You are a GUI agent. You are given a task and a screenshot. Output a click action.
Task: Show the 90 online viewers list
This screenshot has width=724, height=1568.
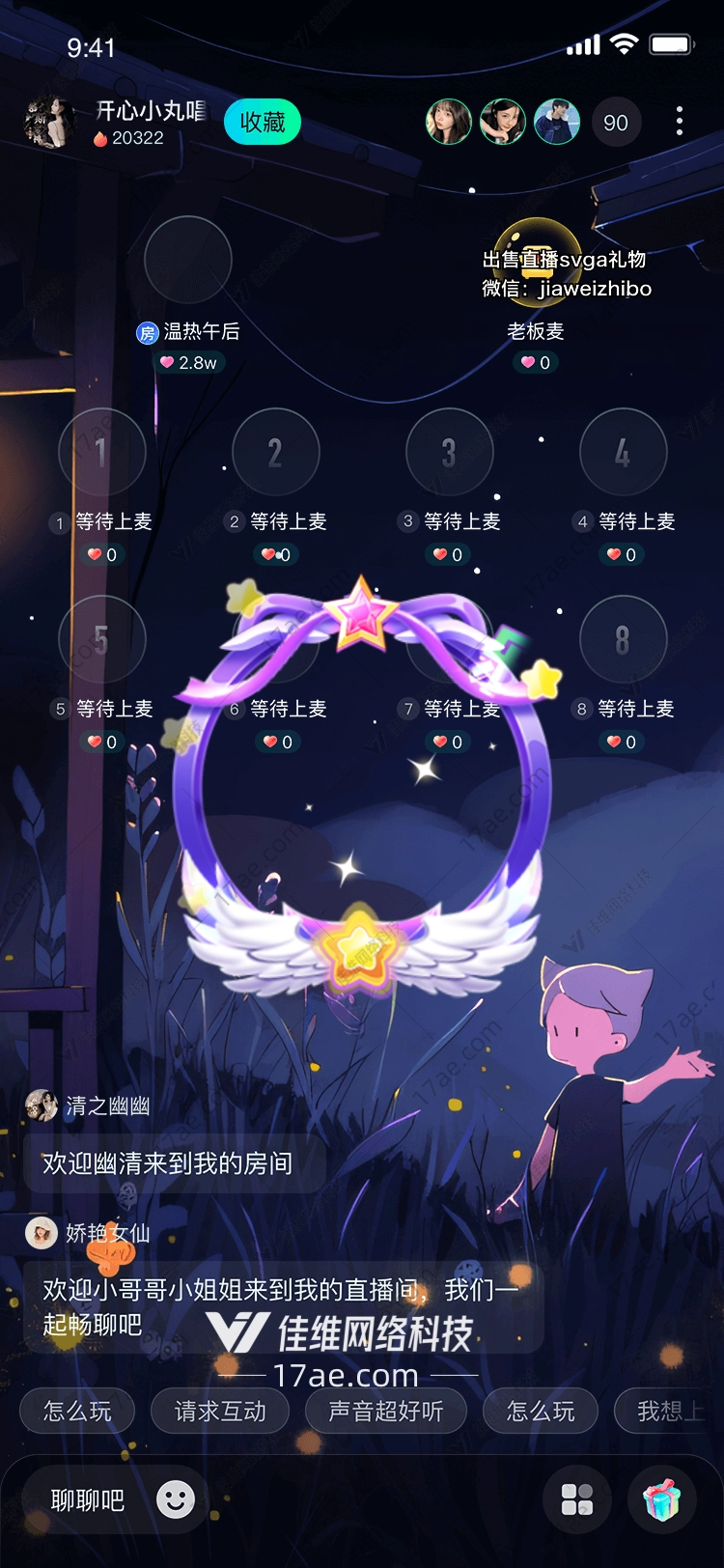click(616, 123)
